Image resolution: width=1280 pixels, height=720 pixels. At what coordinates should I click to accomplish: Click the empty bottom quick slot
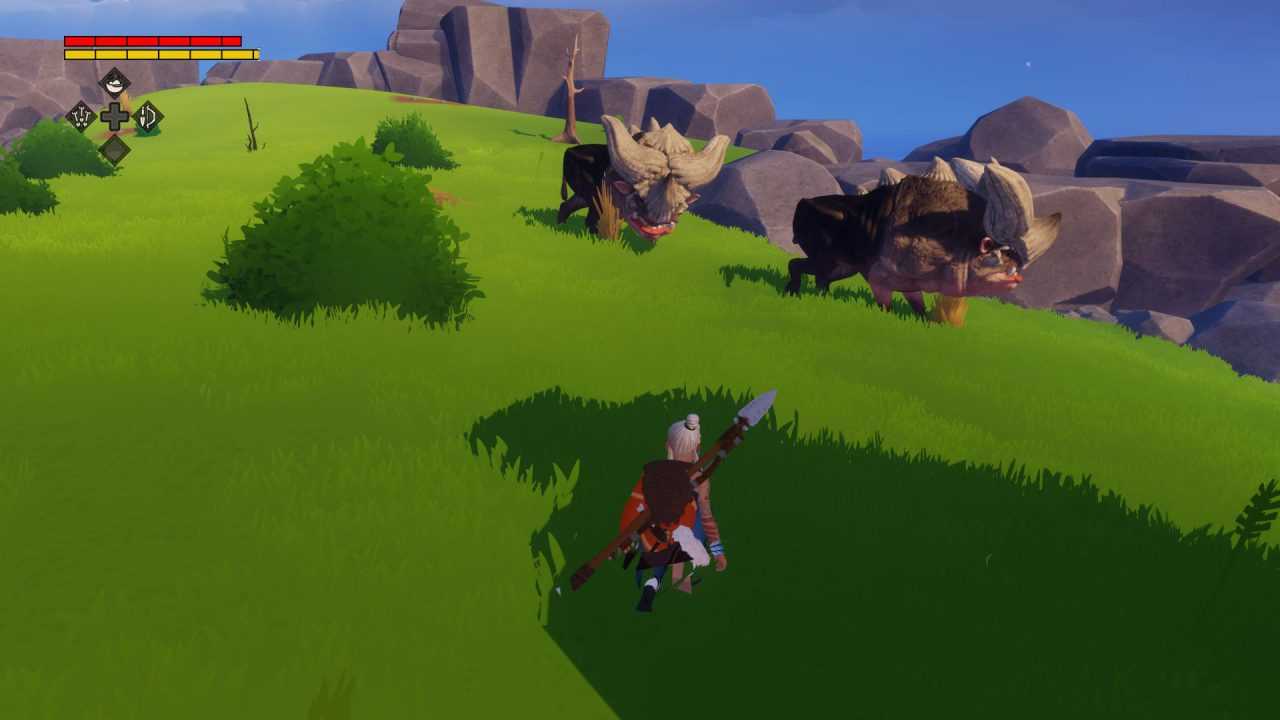tap(115, 149)
